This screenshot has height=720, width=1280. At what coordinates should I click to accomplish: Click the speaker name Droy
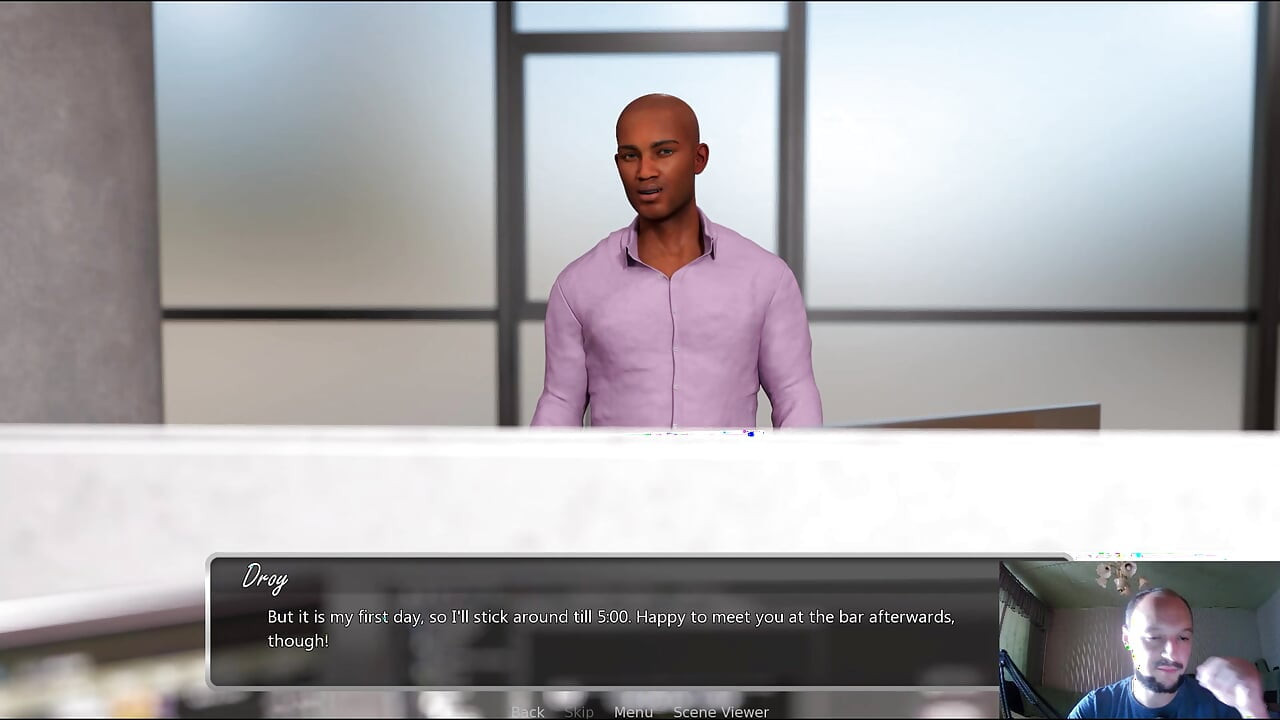(x=264, y=579)
